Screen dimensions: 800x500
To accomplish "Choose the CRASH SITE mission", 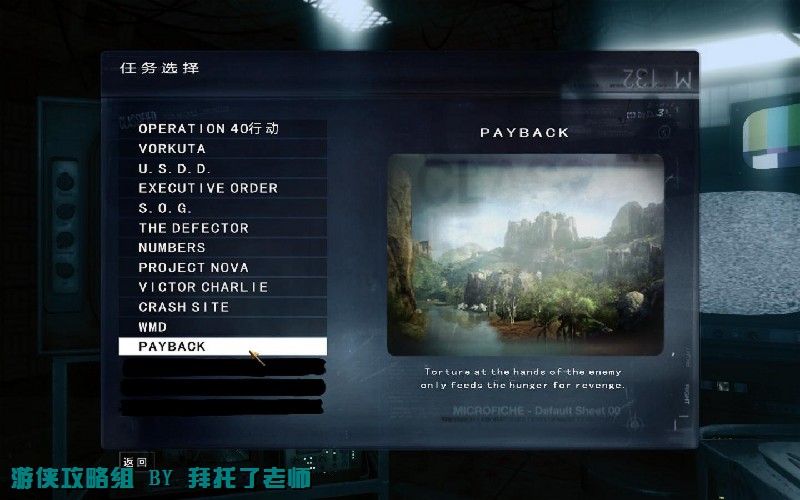I will click(x=184, y=307).
